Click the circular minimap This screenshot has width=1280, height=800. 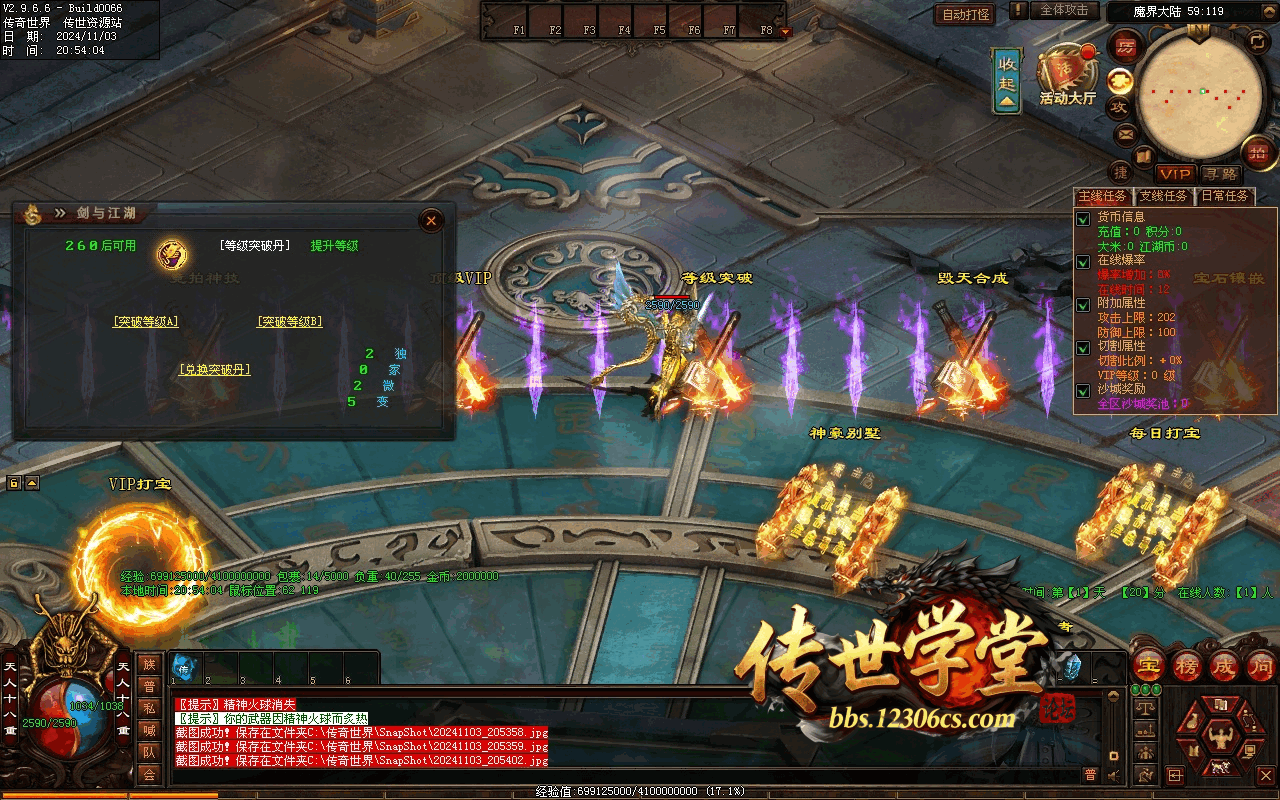[x=1198, y=94]
